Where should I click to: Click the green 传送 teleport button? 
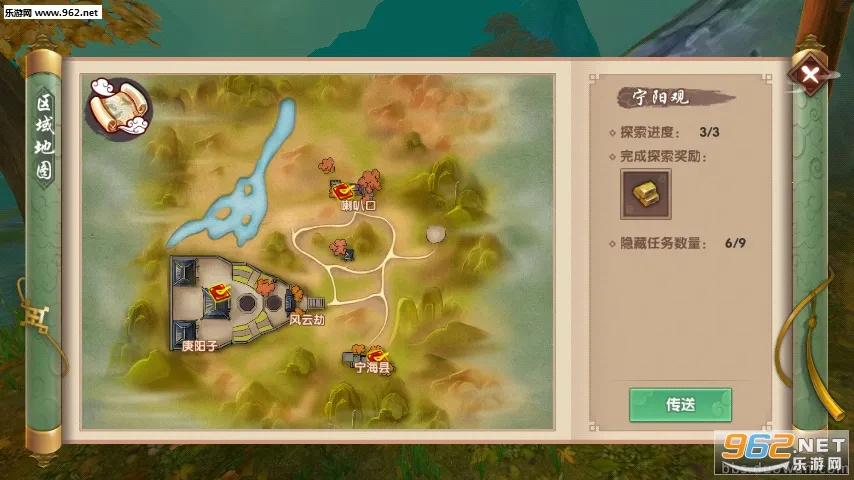(680, 405)
